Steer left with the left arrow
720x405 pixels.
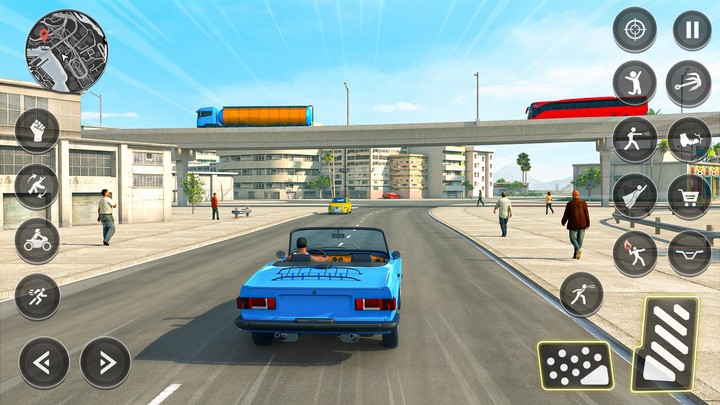click(x=44, y=362)
